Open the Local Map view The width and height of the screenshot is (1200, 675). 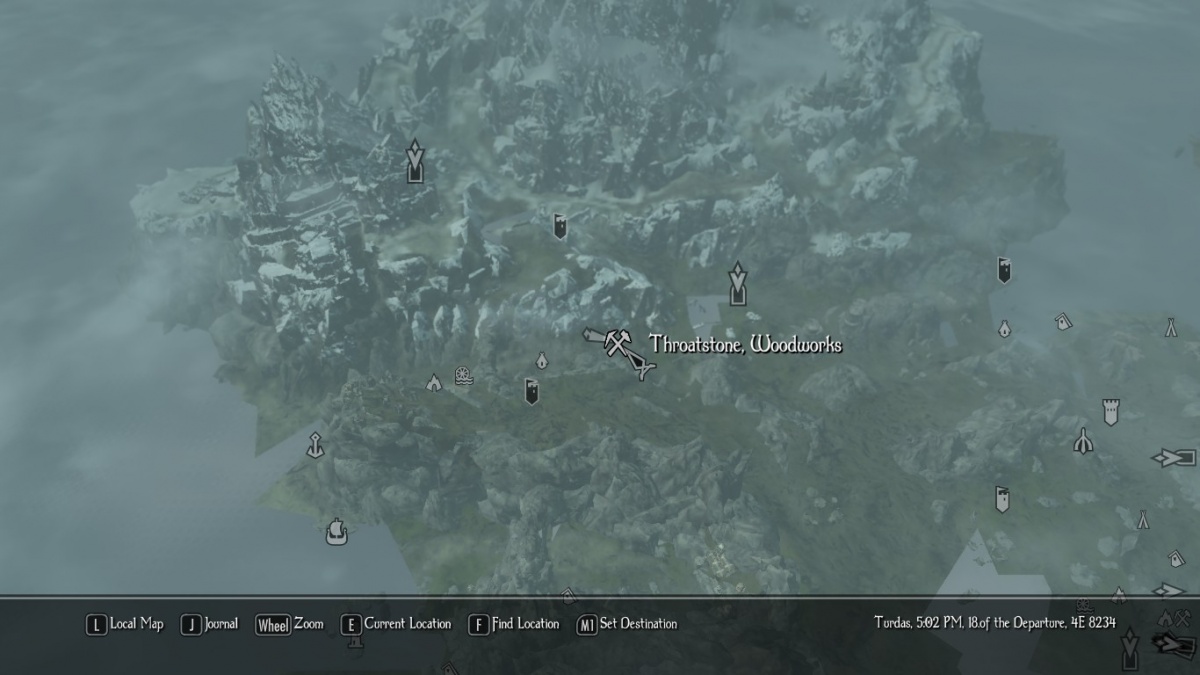coord(125,624)
